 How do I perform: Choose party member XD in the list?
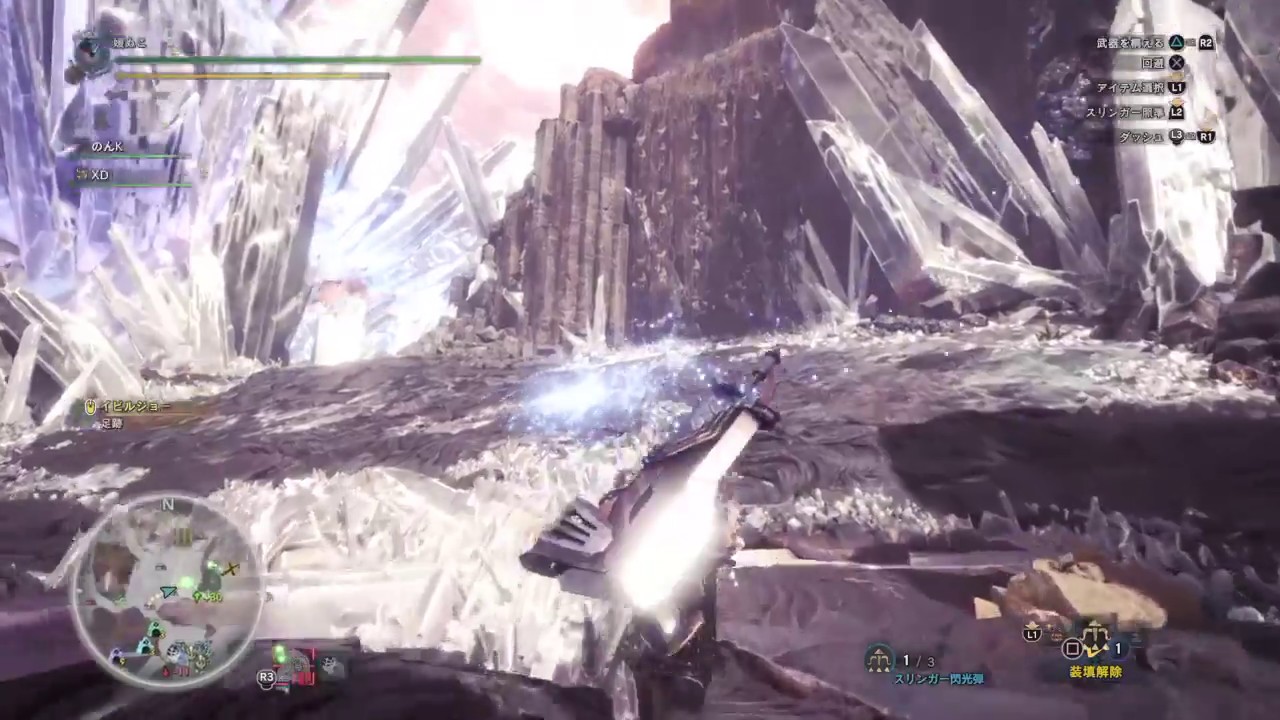[x=100, y=175]
